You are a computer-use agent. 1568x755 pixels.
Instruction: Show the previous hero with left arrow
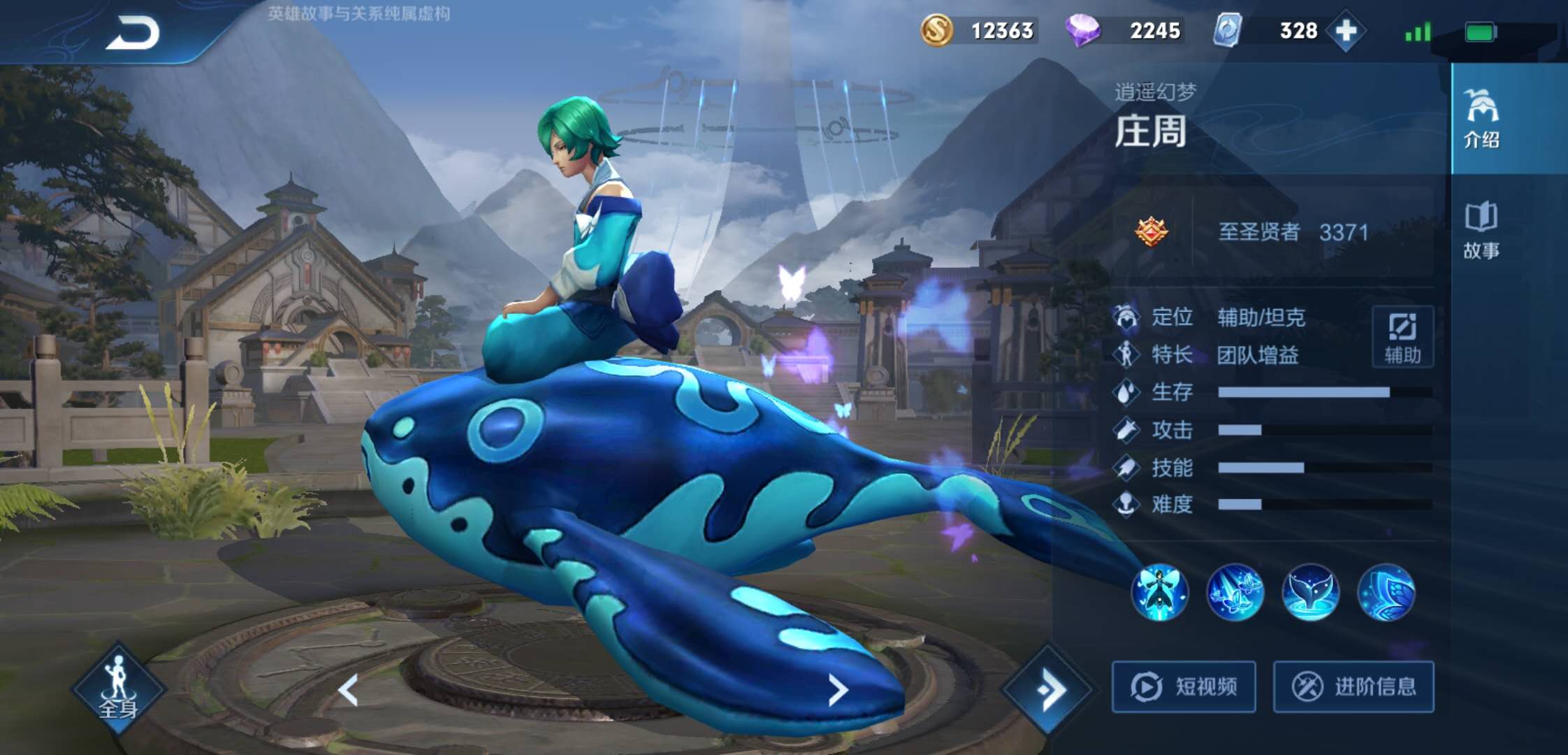[349, 690]
